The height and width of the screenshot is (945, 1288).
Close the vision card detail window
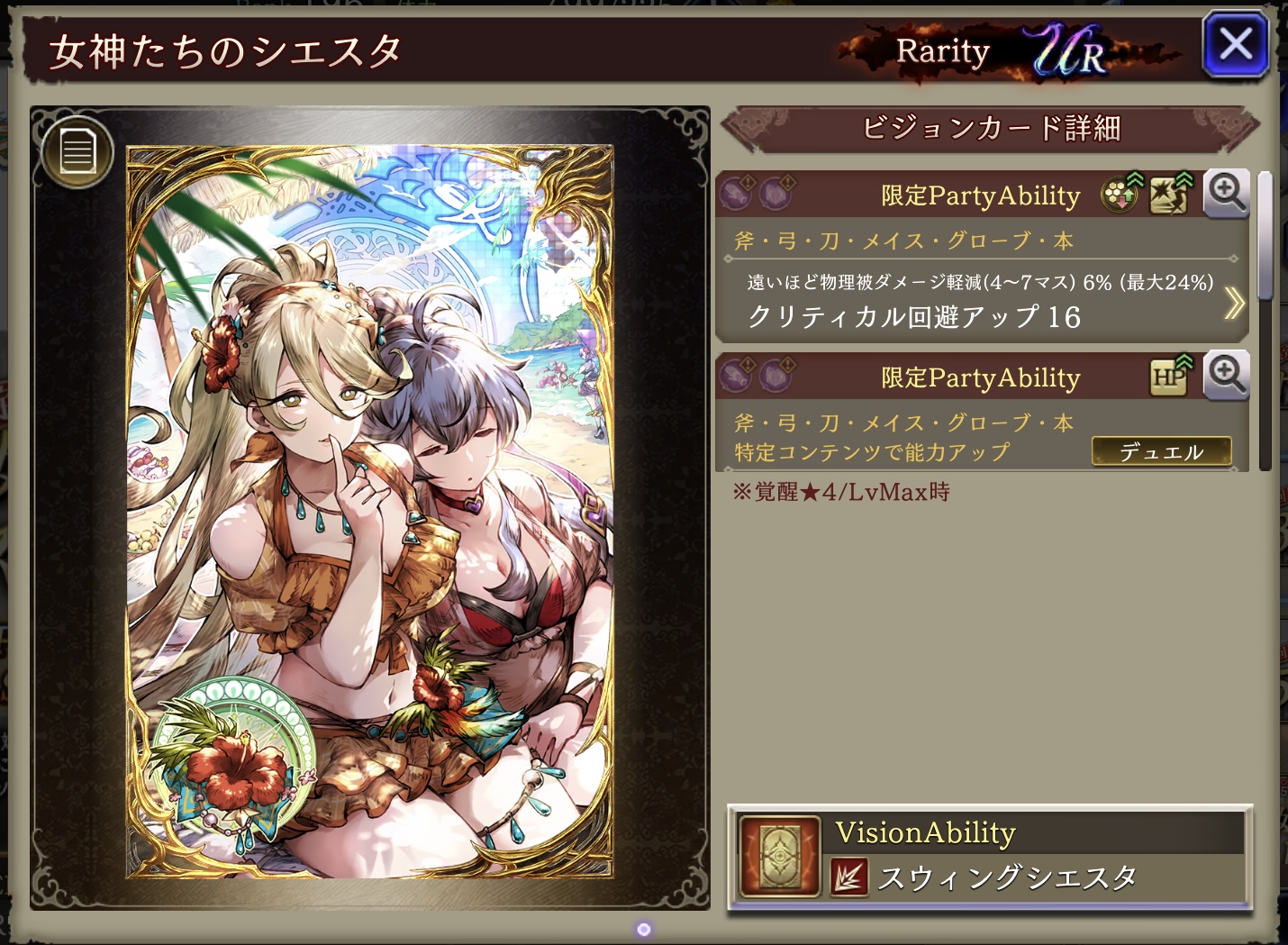point(1235,44)
